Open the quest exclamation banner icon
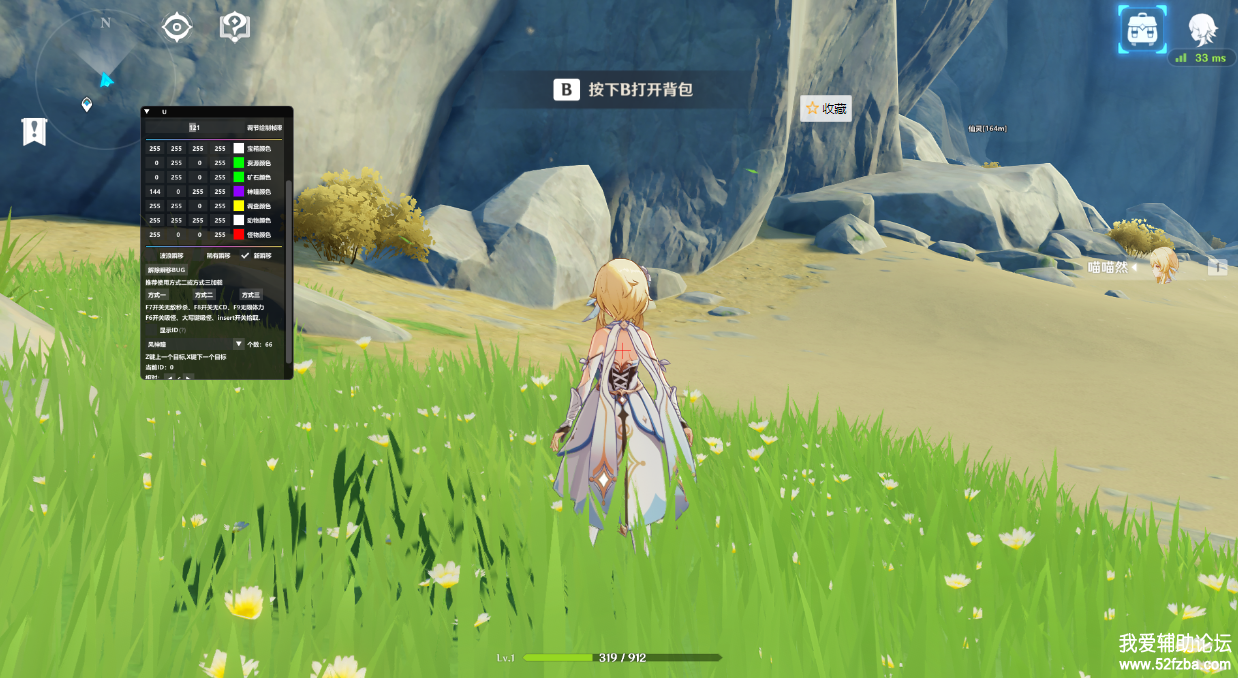Screen dimensions: 1238x678 [34, 131]
